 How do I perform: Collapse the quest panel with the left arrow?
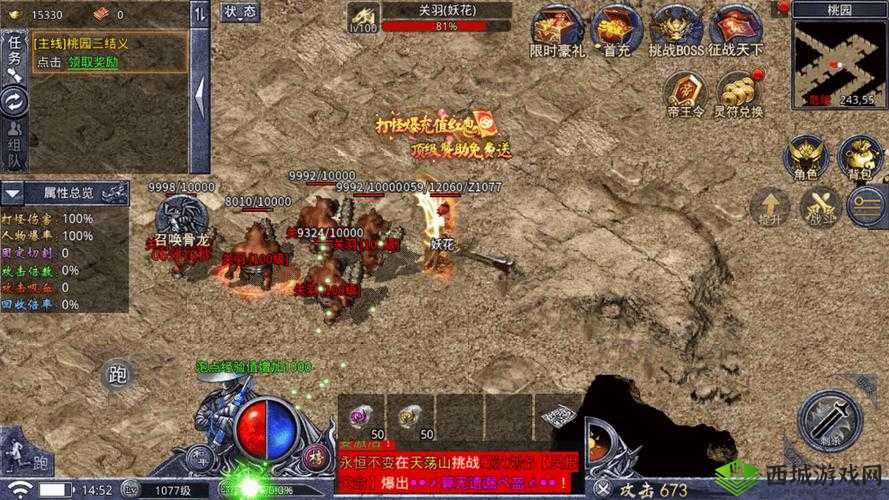(x=200, y=95)
